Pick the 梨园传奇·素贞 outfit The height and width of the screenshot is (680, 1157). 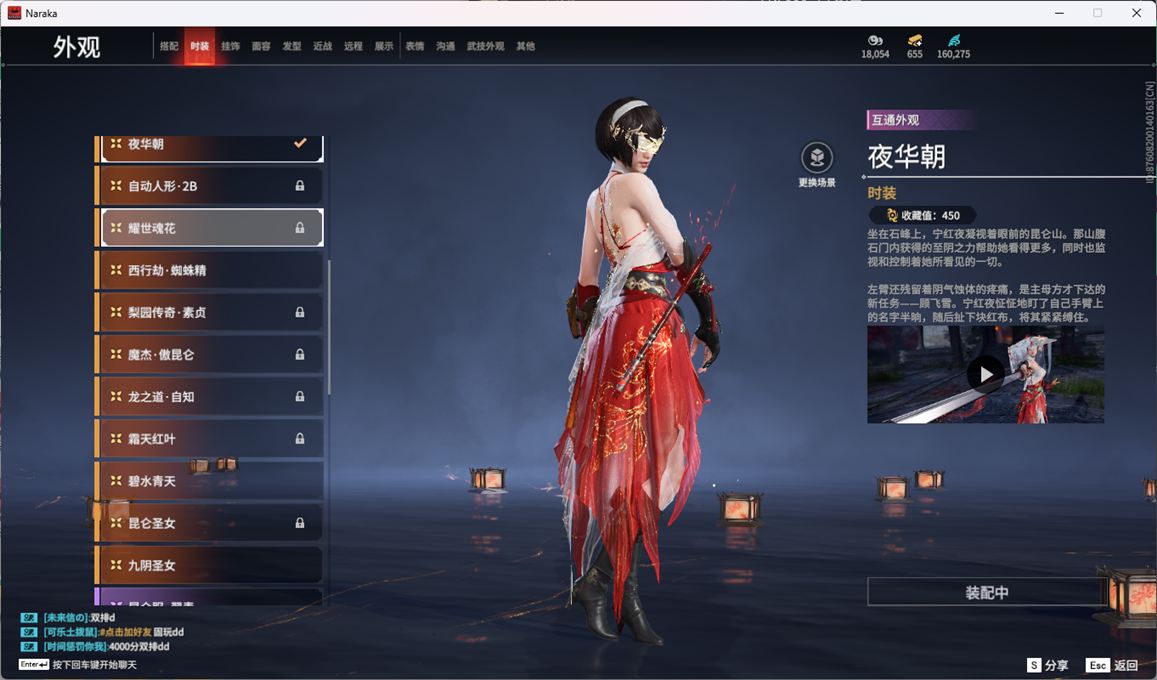click(210, 312)
